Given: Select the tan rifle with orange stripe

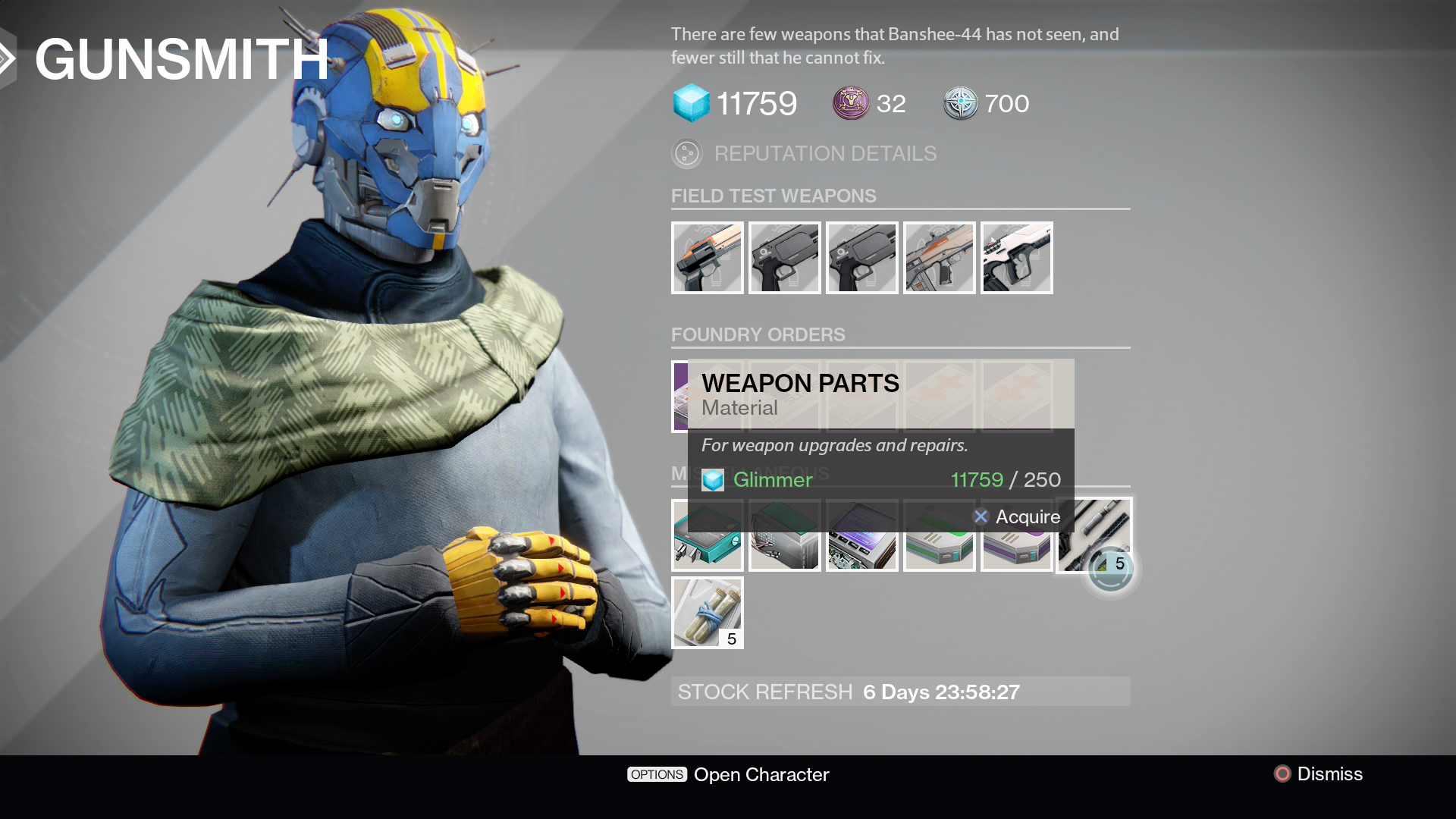Looking at the screenshot, I should click(939, 258).
